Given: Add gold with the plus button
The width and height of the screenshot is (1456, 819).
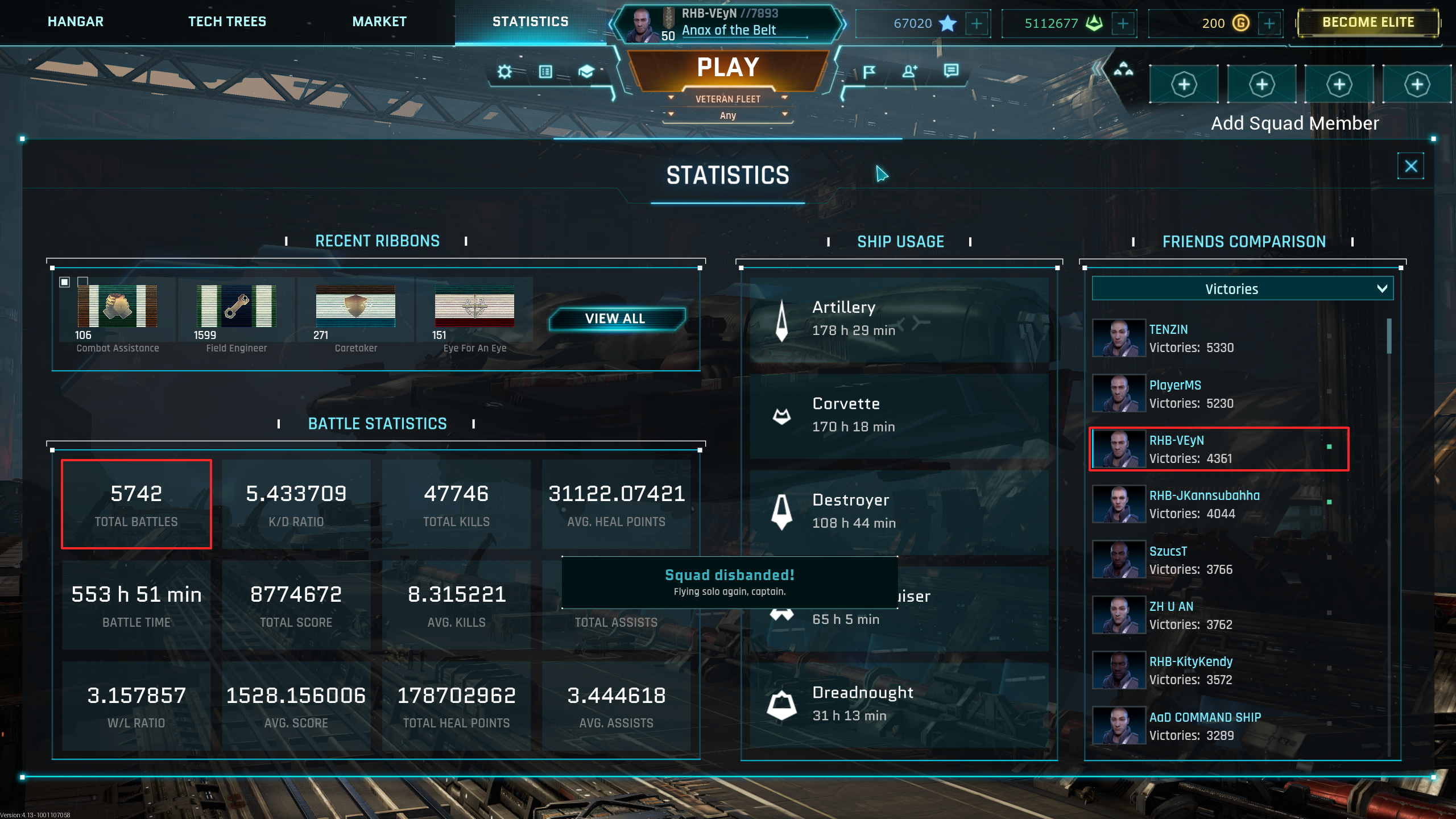Looking at the screenshot, I should 1269,23.
